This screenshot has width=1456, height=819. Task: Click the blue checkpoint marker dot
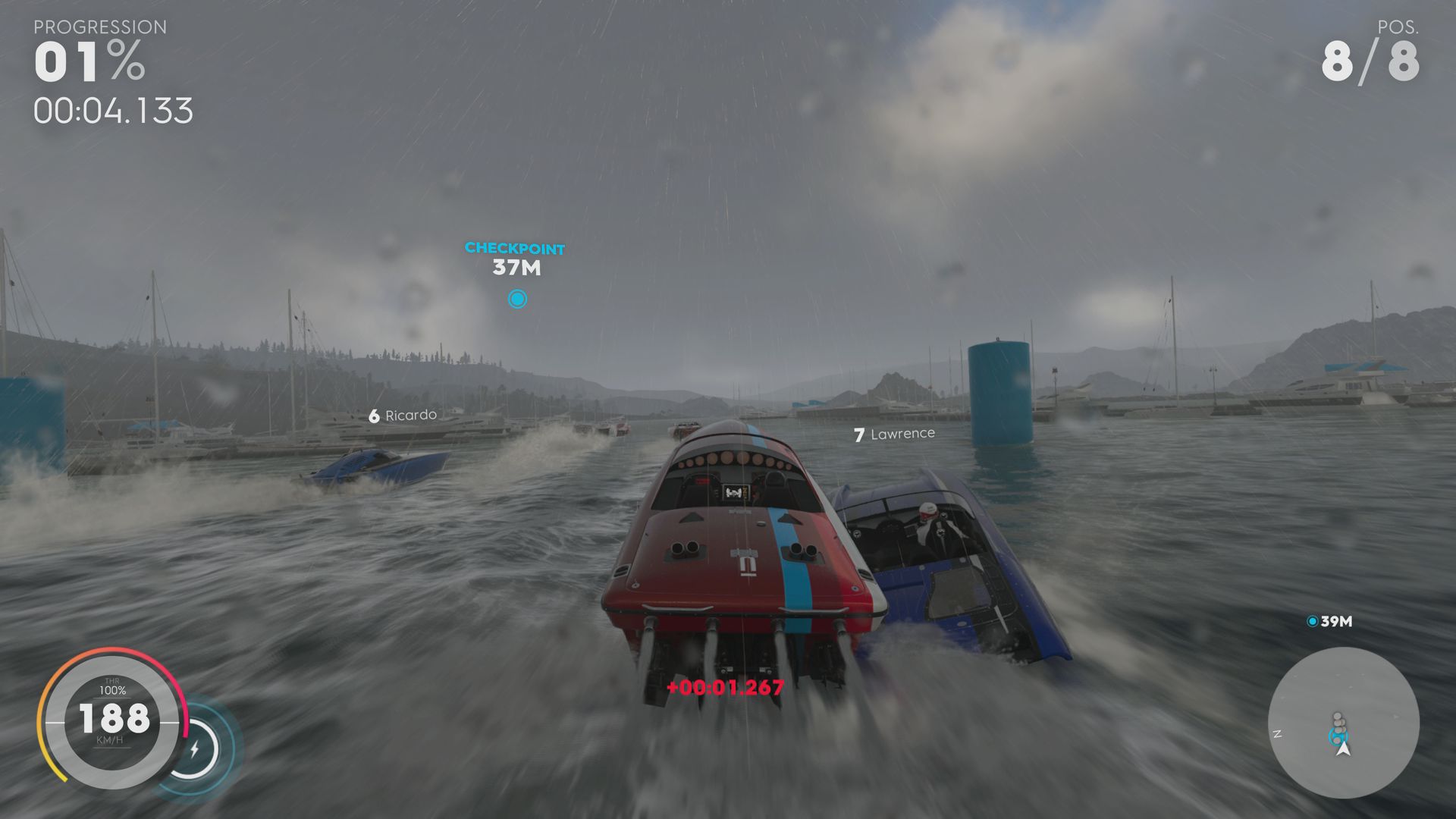click(x=517, y=299)
